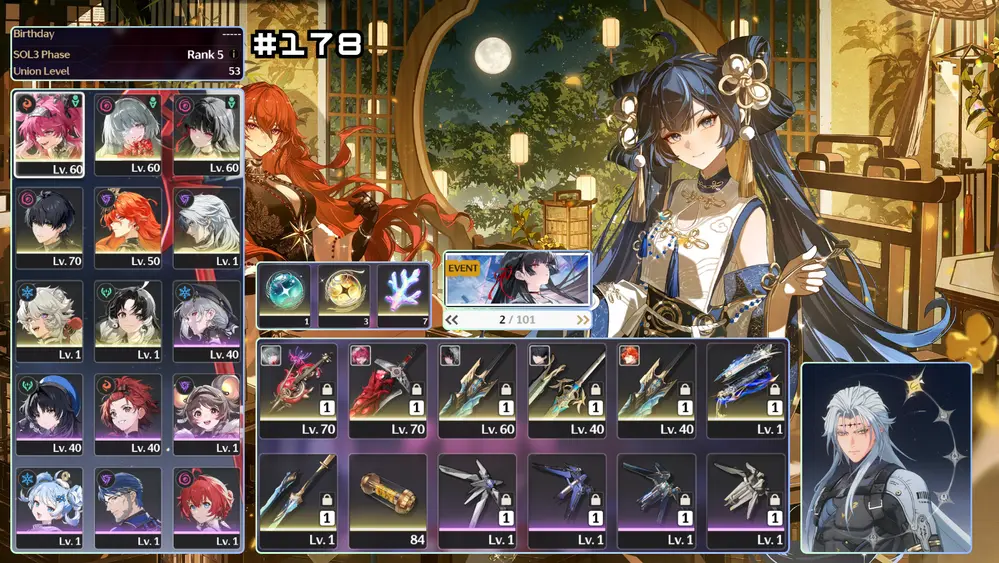
Task: Select the mouse-eared brown-haired character
Action: 207,414
